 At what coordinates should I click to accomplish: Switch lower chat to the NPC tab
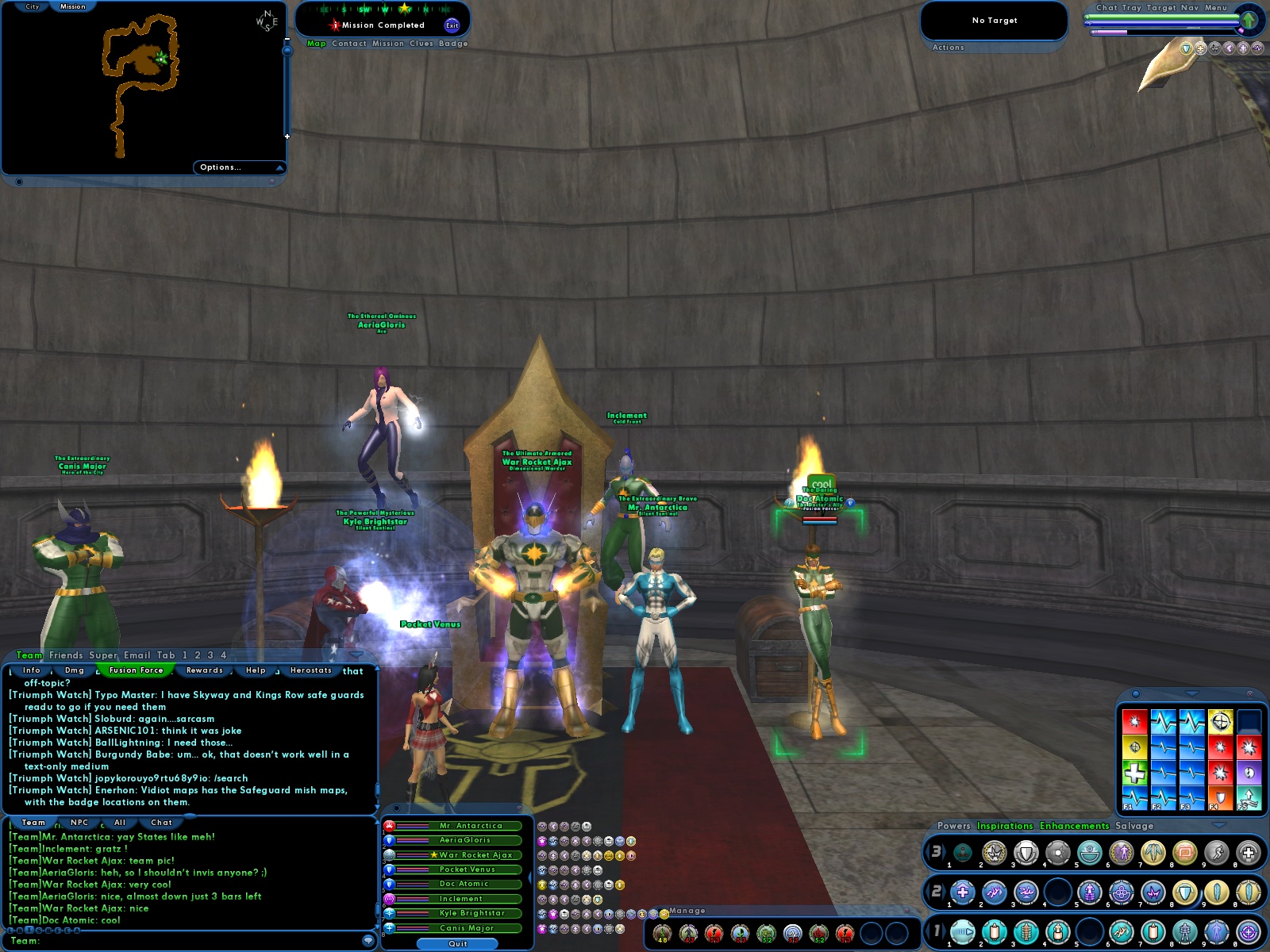[x=79, y=823]
